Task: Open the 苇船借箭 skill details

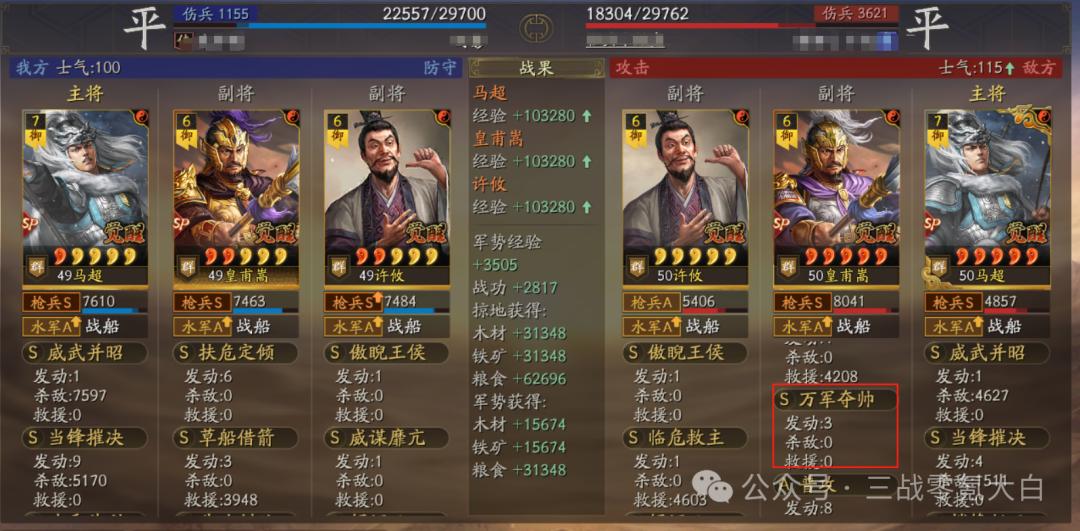Action: [x=236, y=438]
